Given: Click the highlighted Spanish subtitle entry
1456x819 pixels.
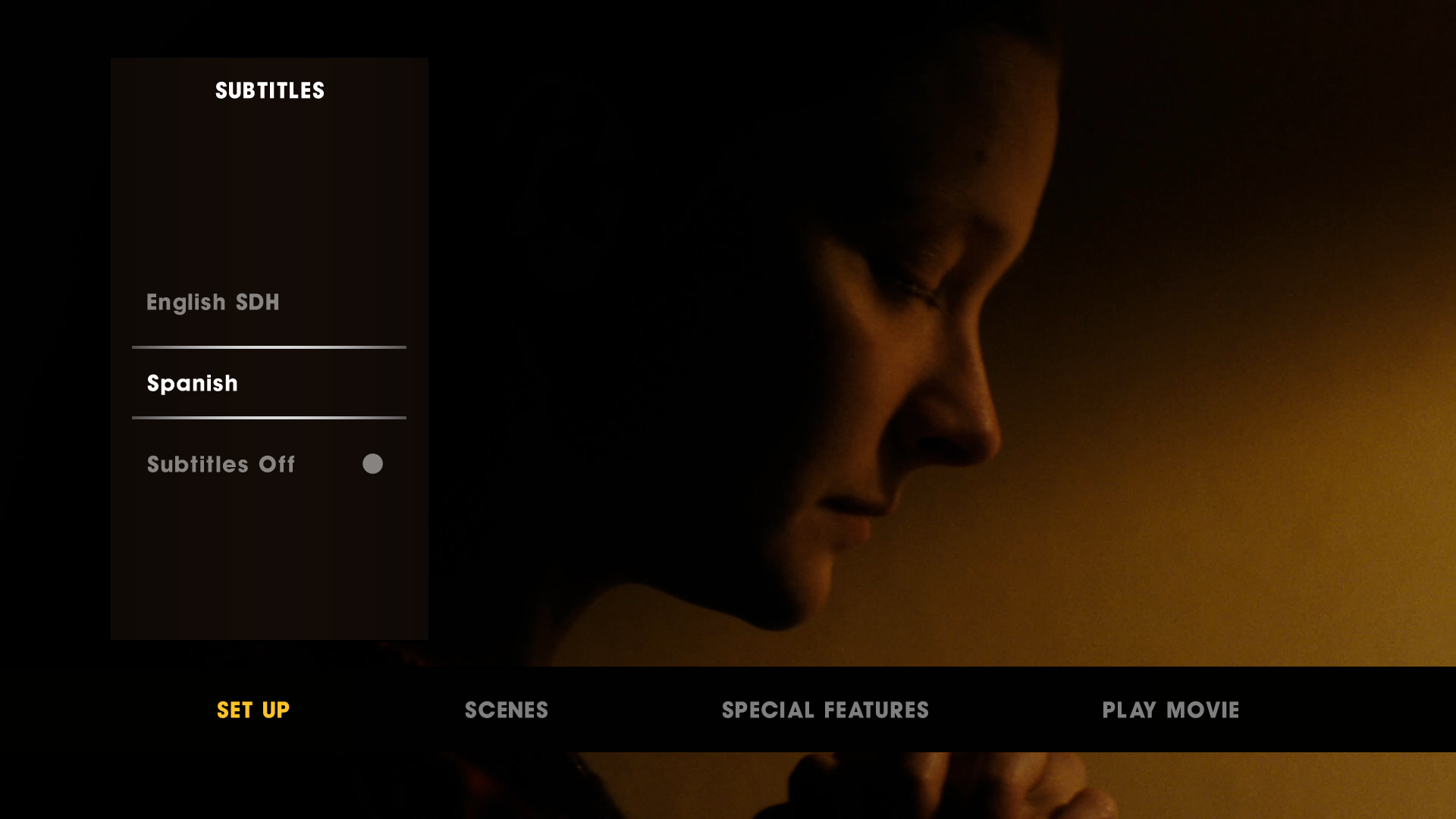Looking at the screenshot, I should tap(192, 383).
